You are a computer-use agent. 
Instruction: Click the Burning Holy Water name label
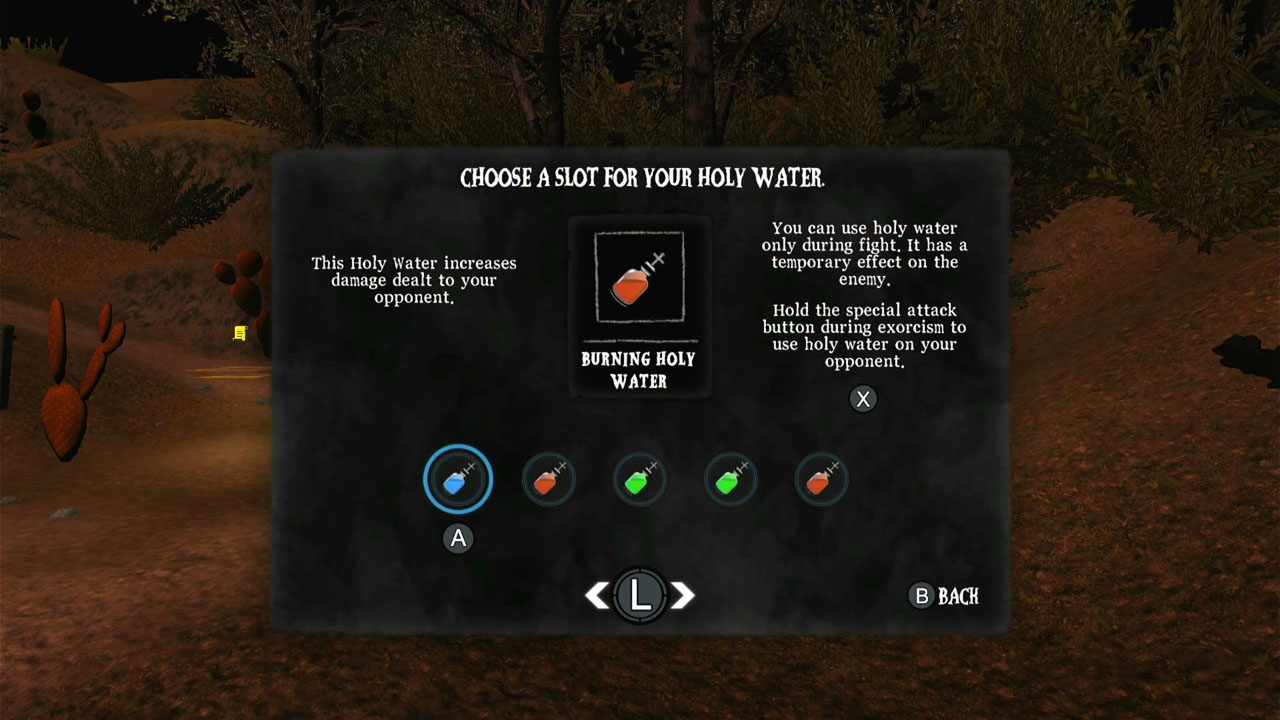[639, 370]
